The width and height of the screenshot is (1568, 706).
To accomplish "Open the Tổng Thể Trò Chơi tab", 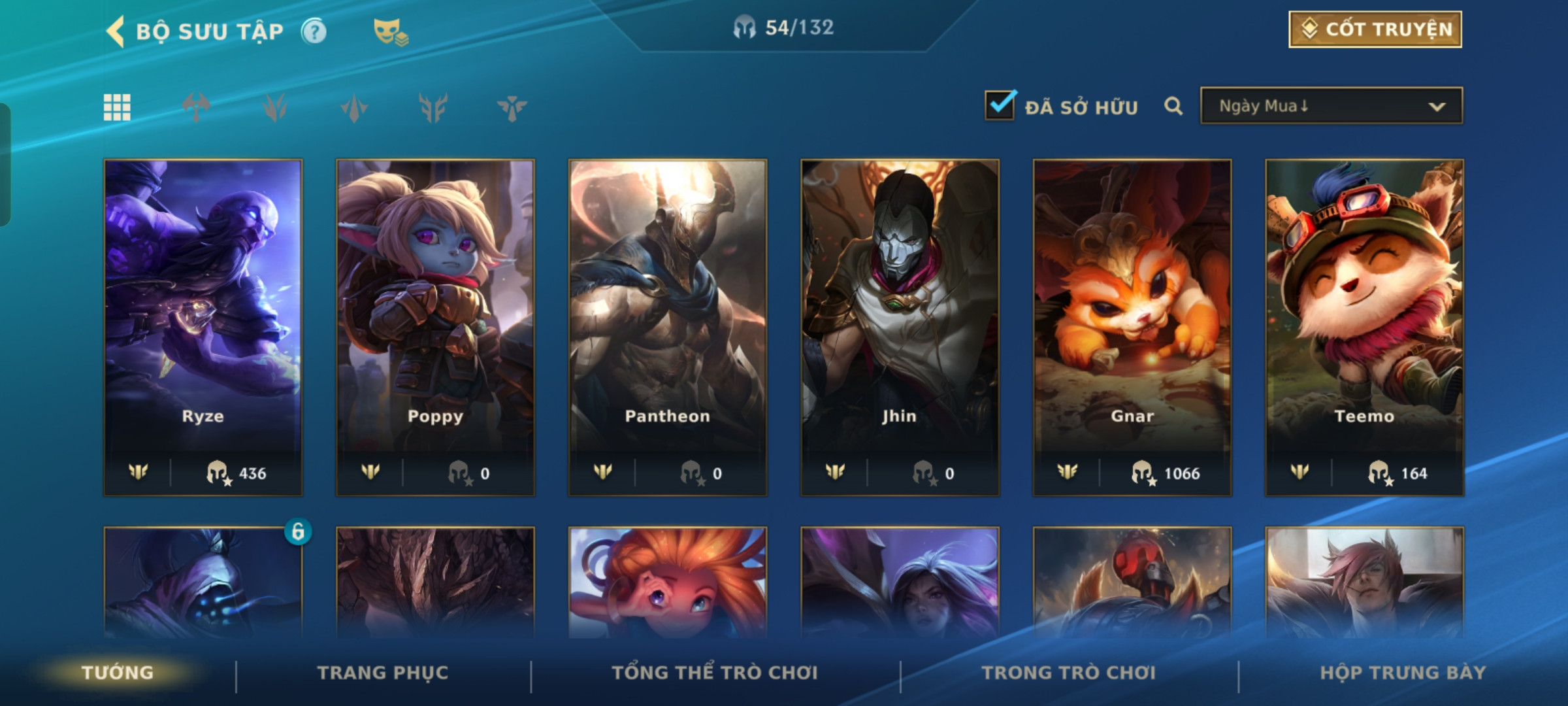I will tap(715, 673).
